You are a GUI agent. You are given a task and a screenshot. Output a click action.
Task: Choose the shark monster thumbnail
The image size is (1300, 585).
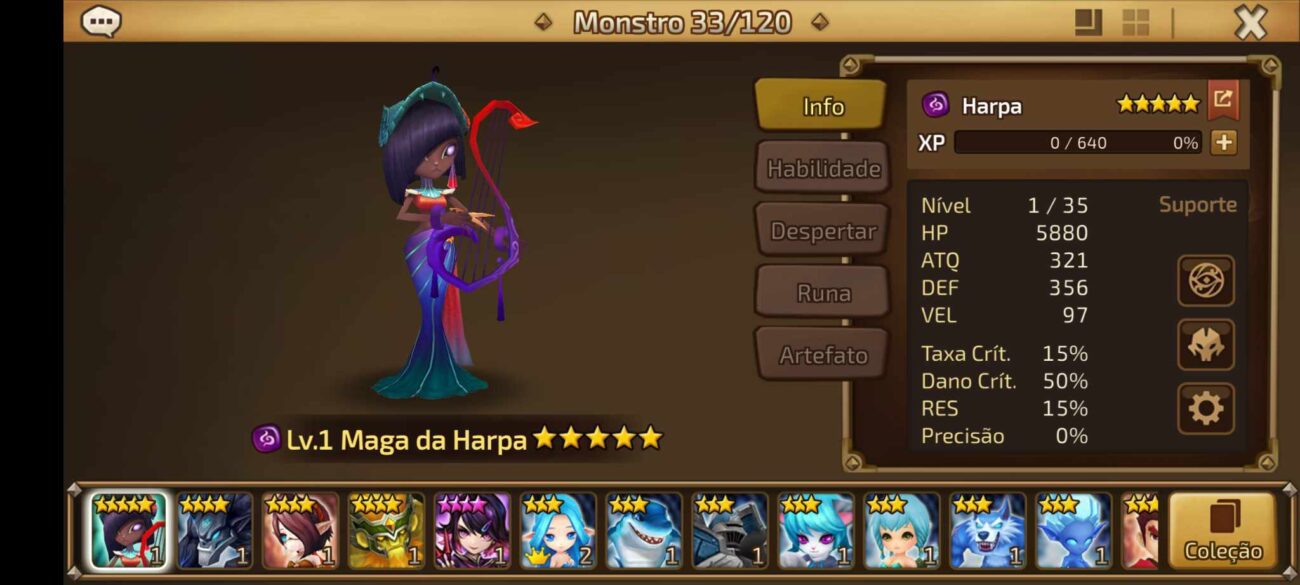click(644, 531)
